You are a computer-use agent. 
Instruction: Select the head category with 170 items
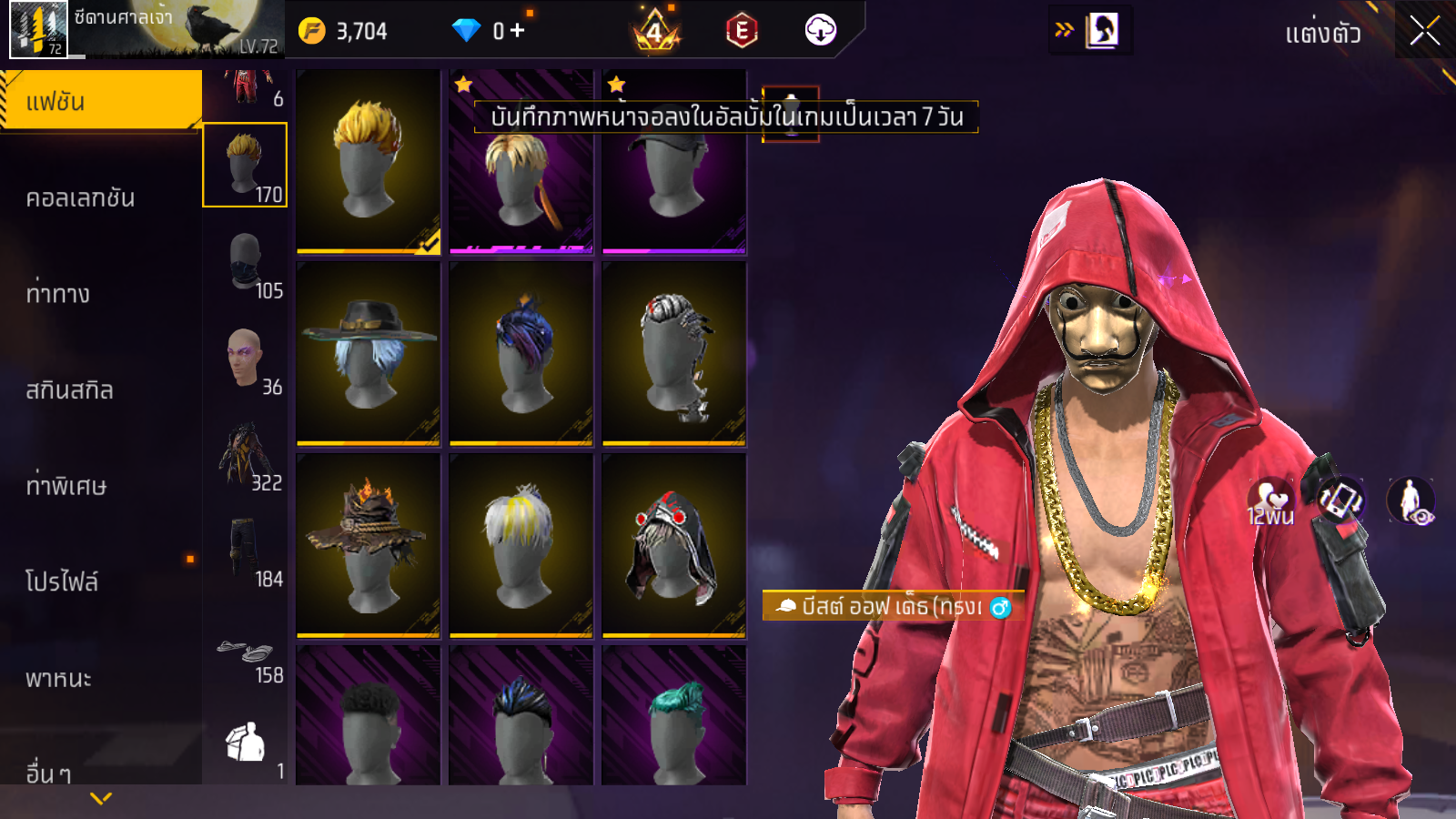(245, 165)
